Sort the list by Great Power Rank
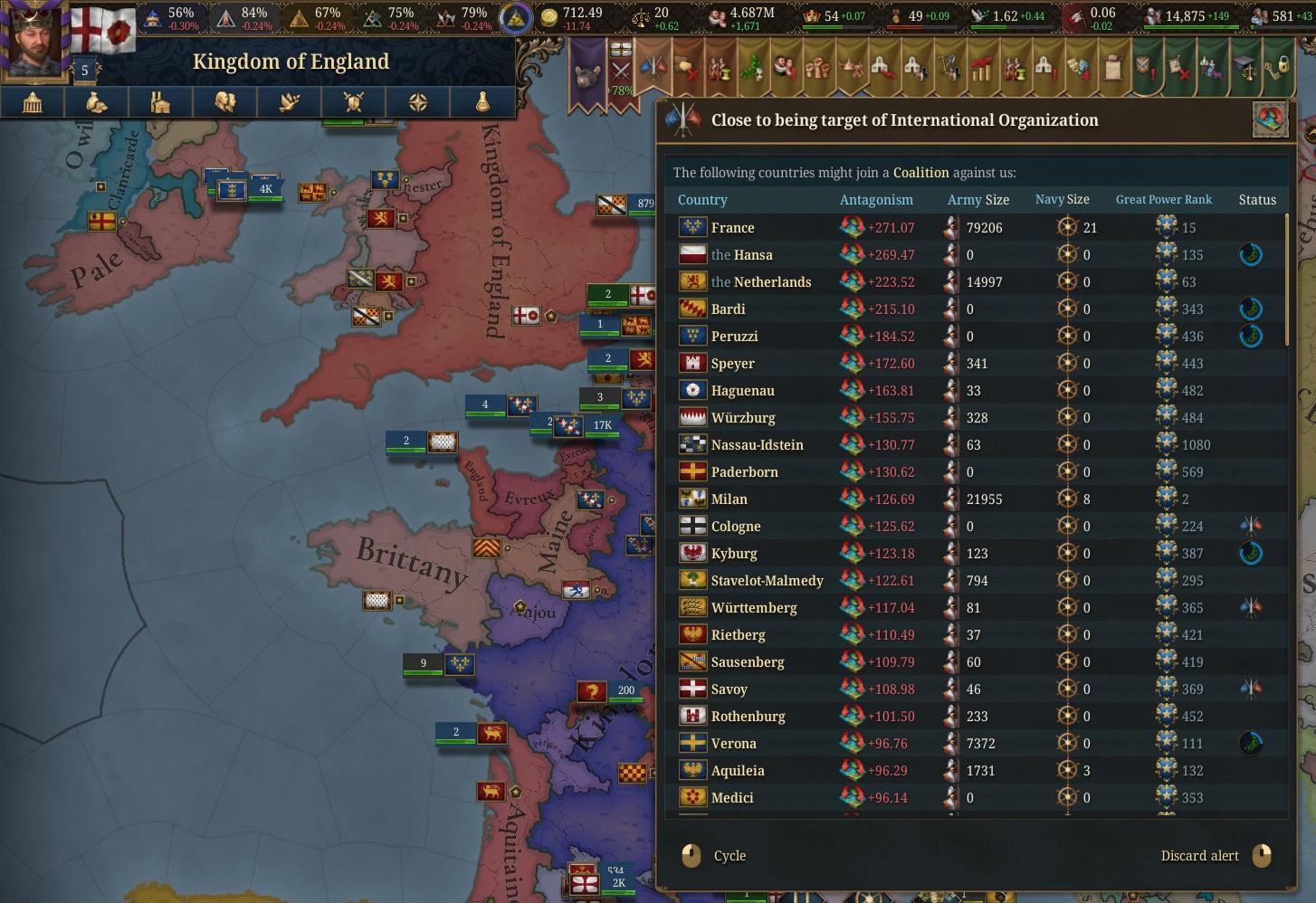This screenshot has height=903, width=1316. click(1163, 200)
